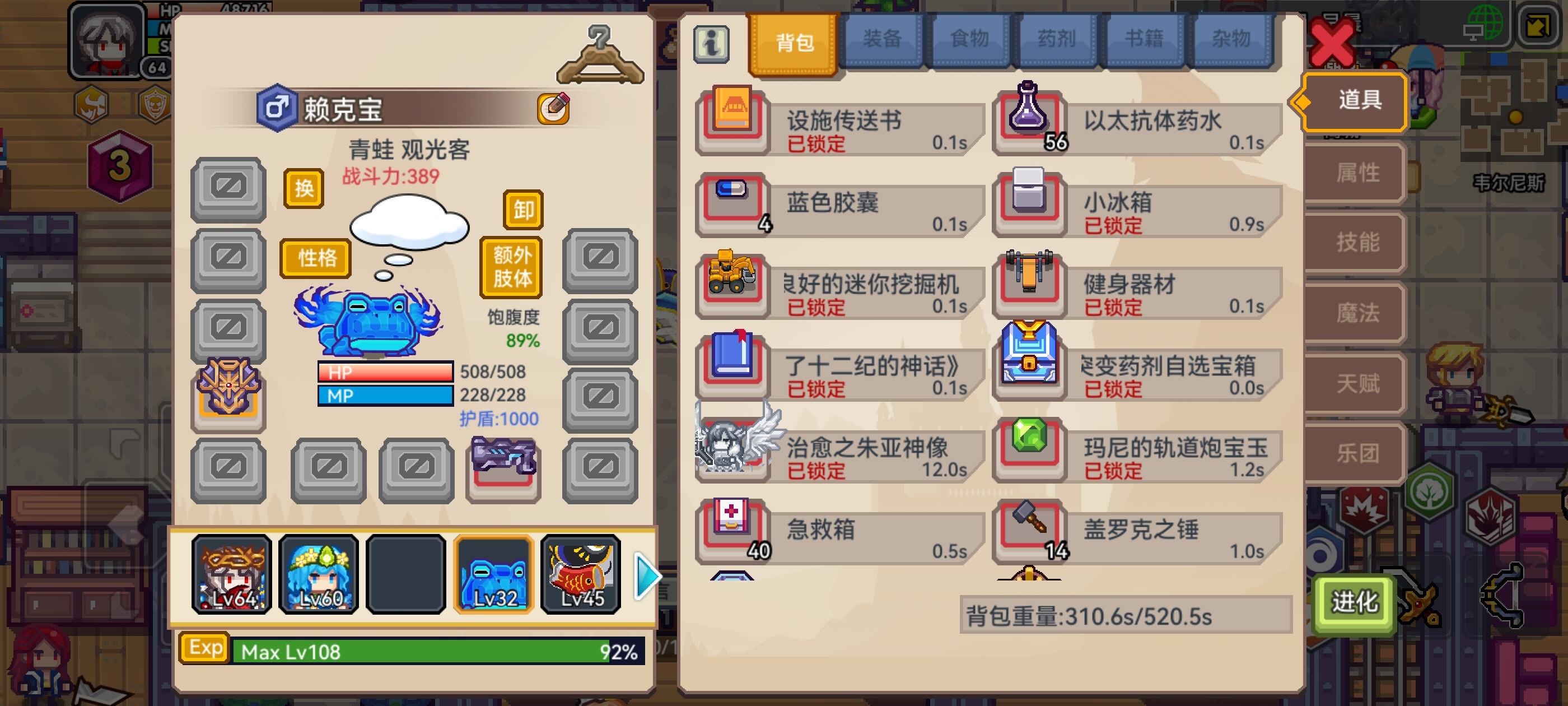This screenshot has width=1568, height=706.
Task: Click the 卸 unequip button
Action: tap(523, 211)
